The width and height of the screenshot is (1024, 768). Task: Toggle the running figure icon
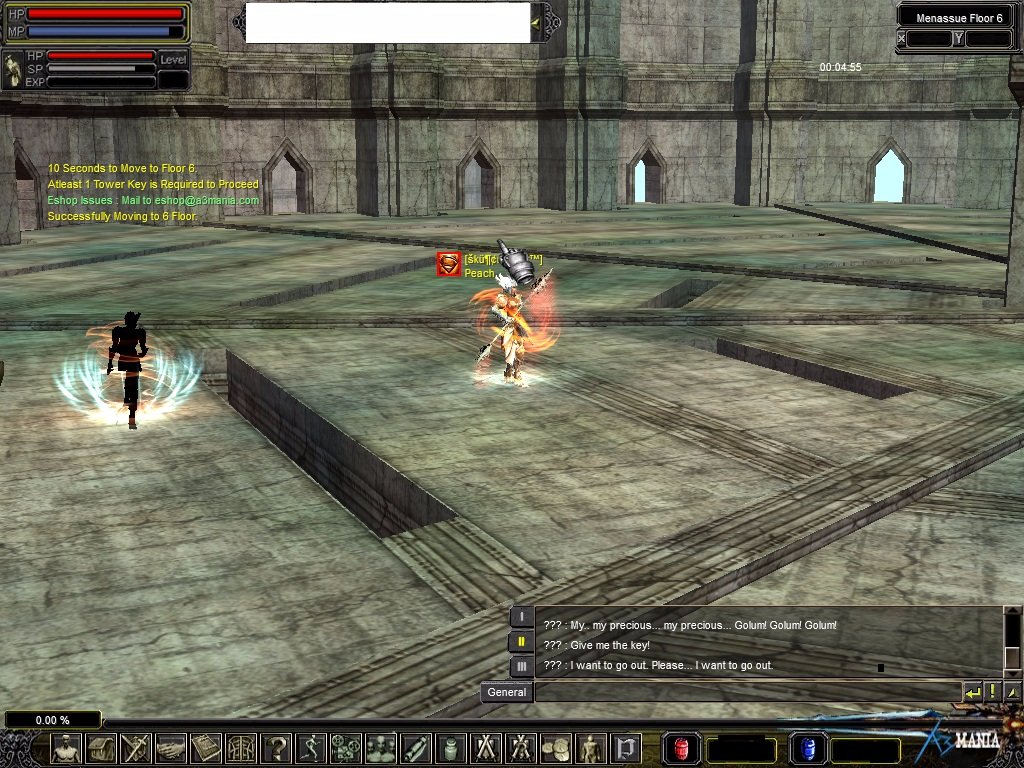(x=311, y=748)
